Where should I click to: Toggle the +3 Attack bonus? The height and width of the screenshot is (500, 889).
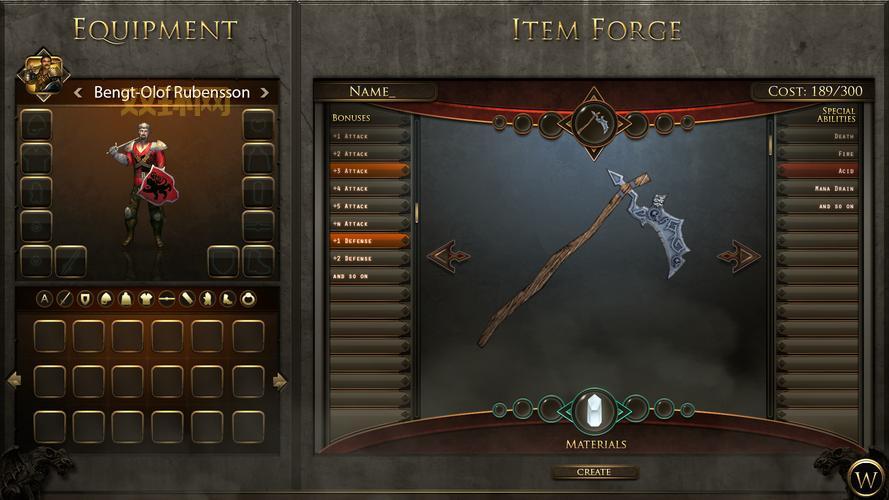[x=369, y=171]
